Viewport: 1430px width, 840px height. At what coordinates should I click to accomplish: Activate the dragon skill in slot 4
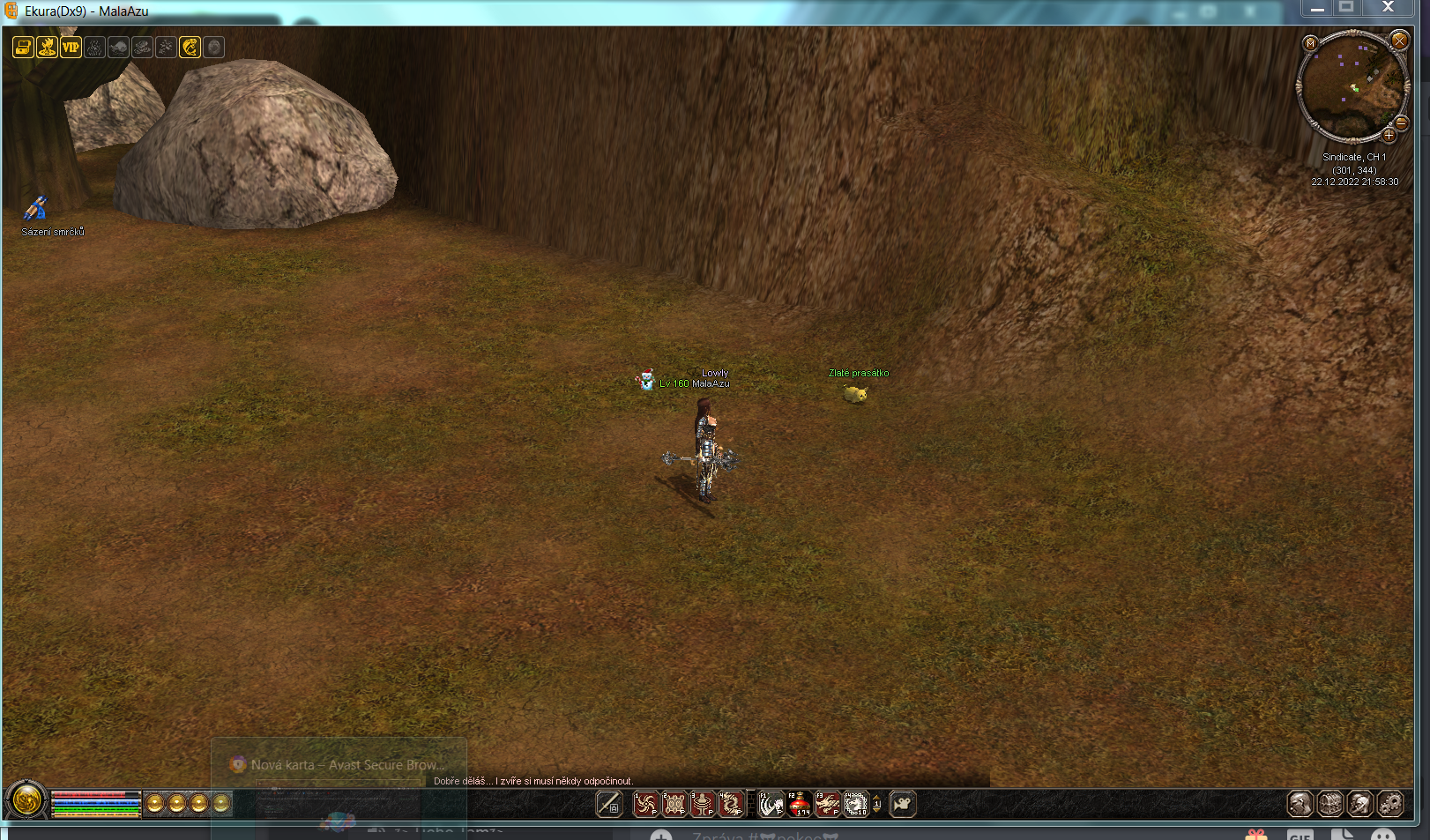[731, 804]
